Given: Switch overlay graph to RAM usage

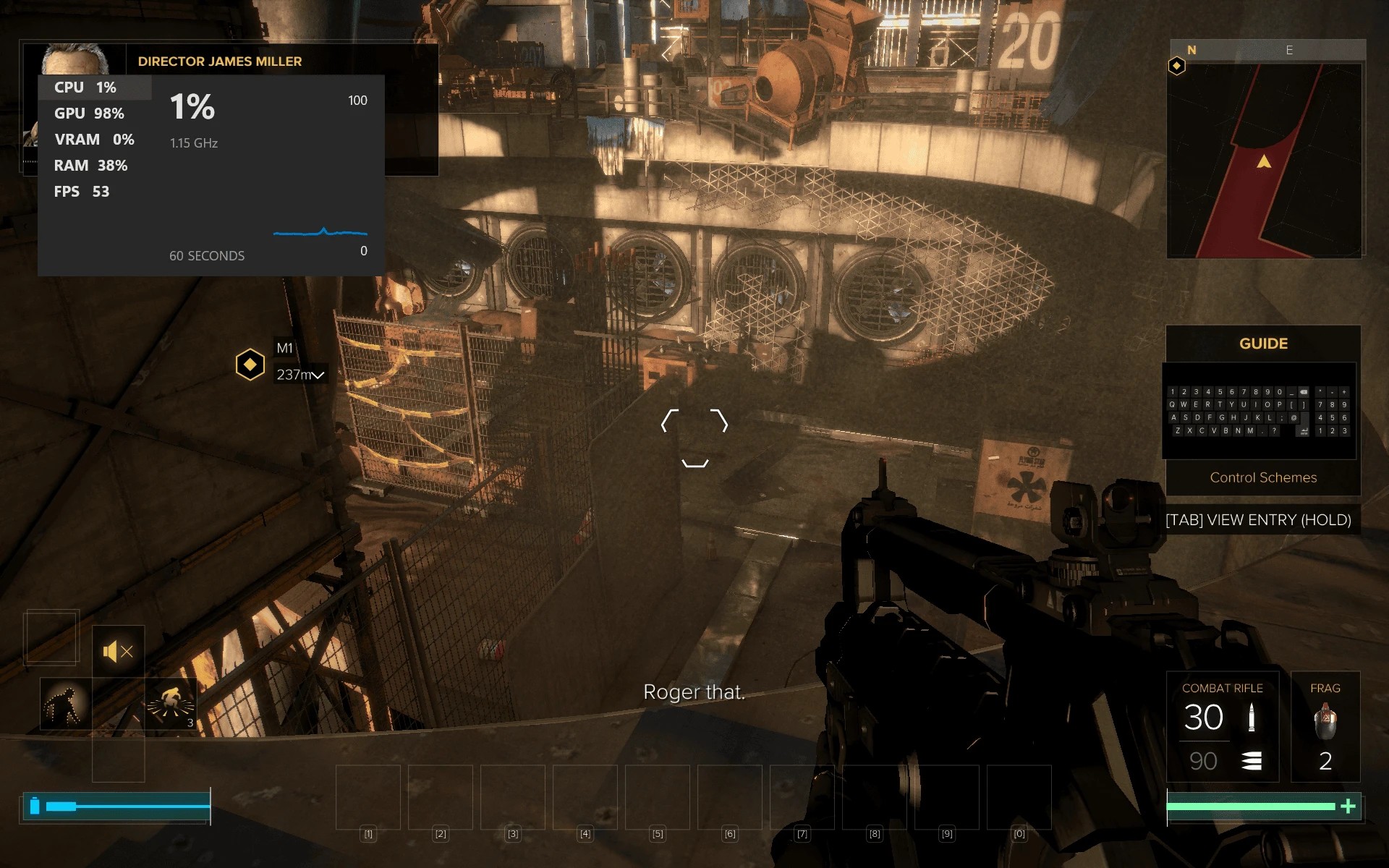Looking at the screenshot, I should (90, 166).
